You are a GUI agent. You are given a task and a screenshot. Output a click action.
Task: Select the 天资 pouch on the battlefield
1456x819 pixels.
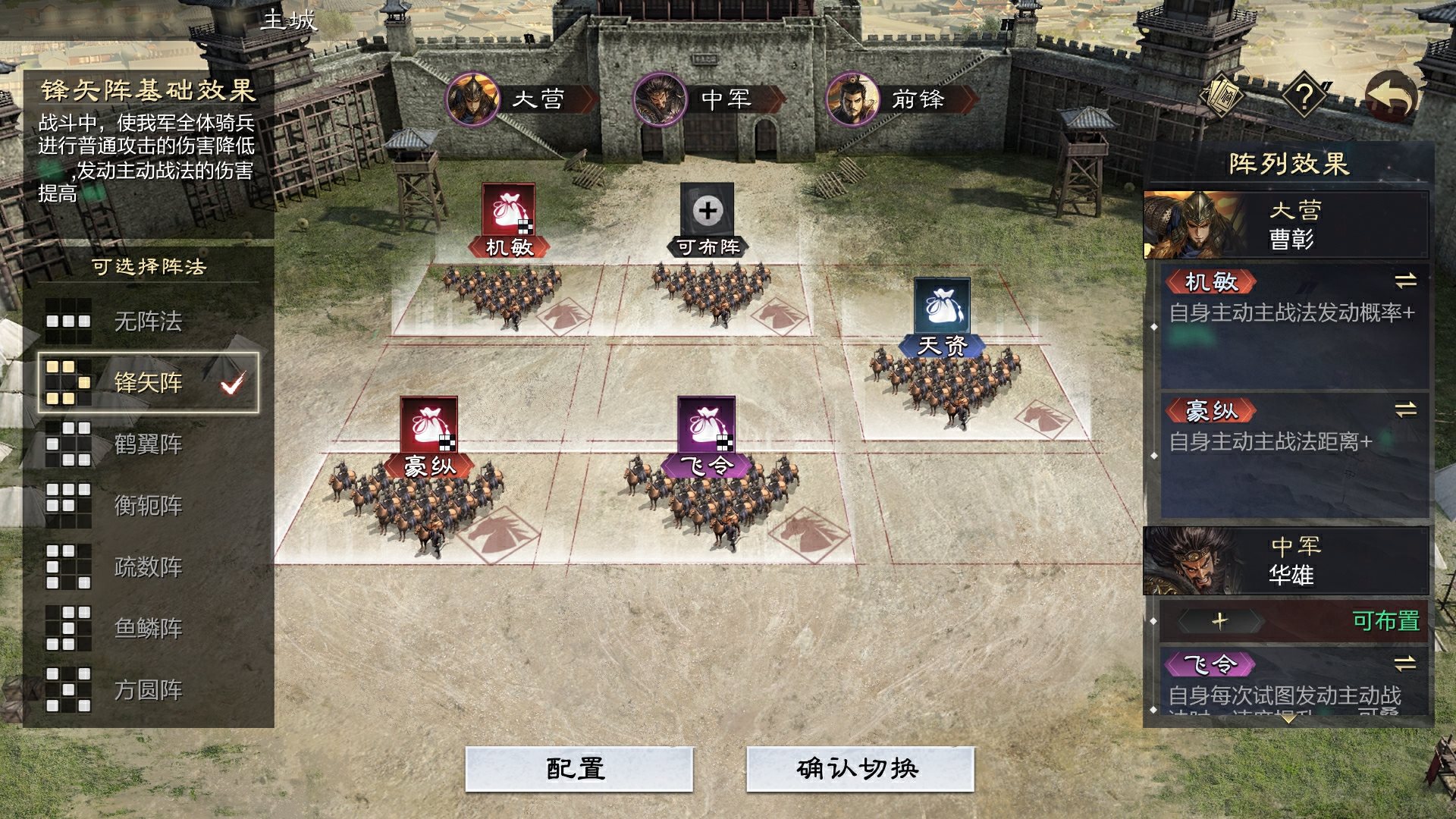click(x=942, y=306)
